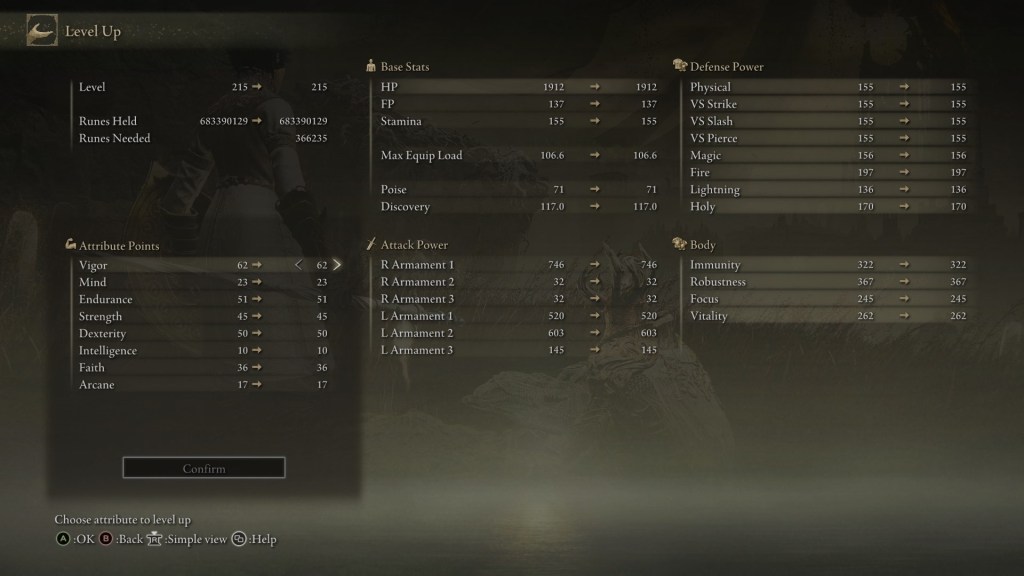Pick the Dexterity attribute row
This screenshot has width=1024, height=576.
click(200, 334)
